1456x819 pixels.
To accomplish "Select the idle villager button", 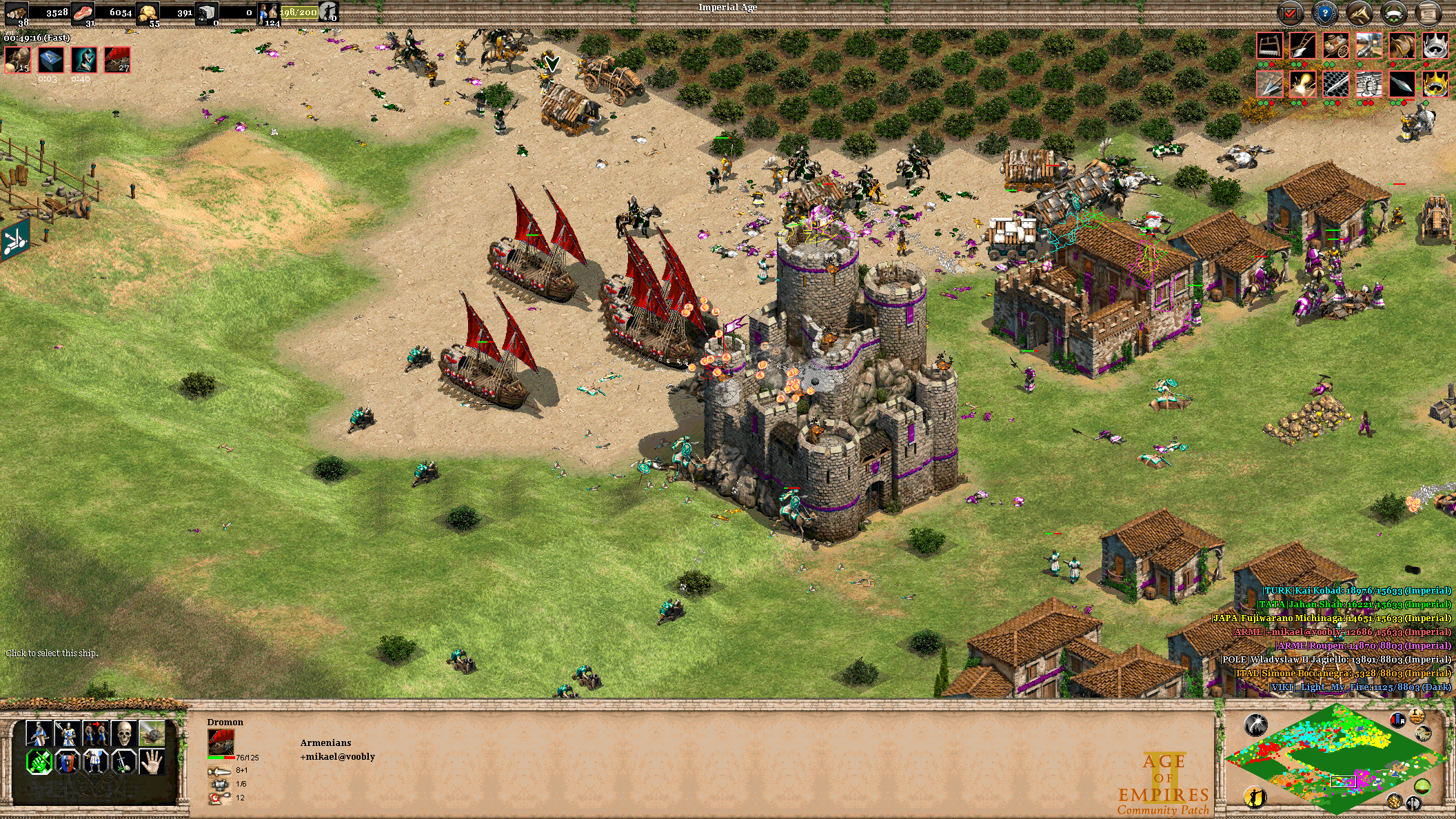I will 1256,797.
